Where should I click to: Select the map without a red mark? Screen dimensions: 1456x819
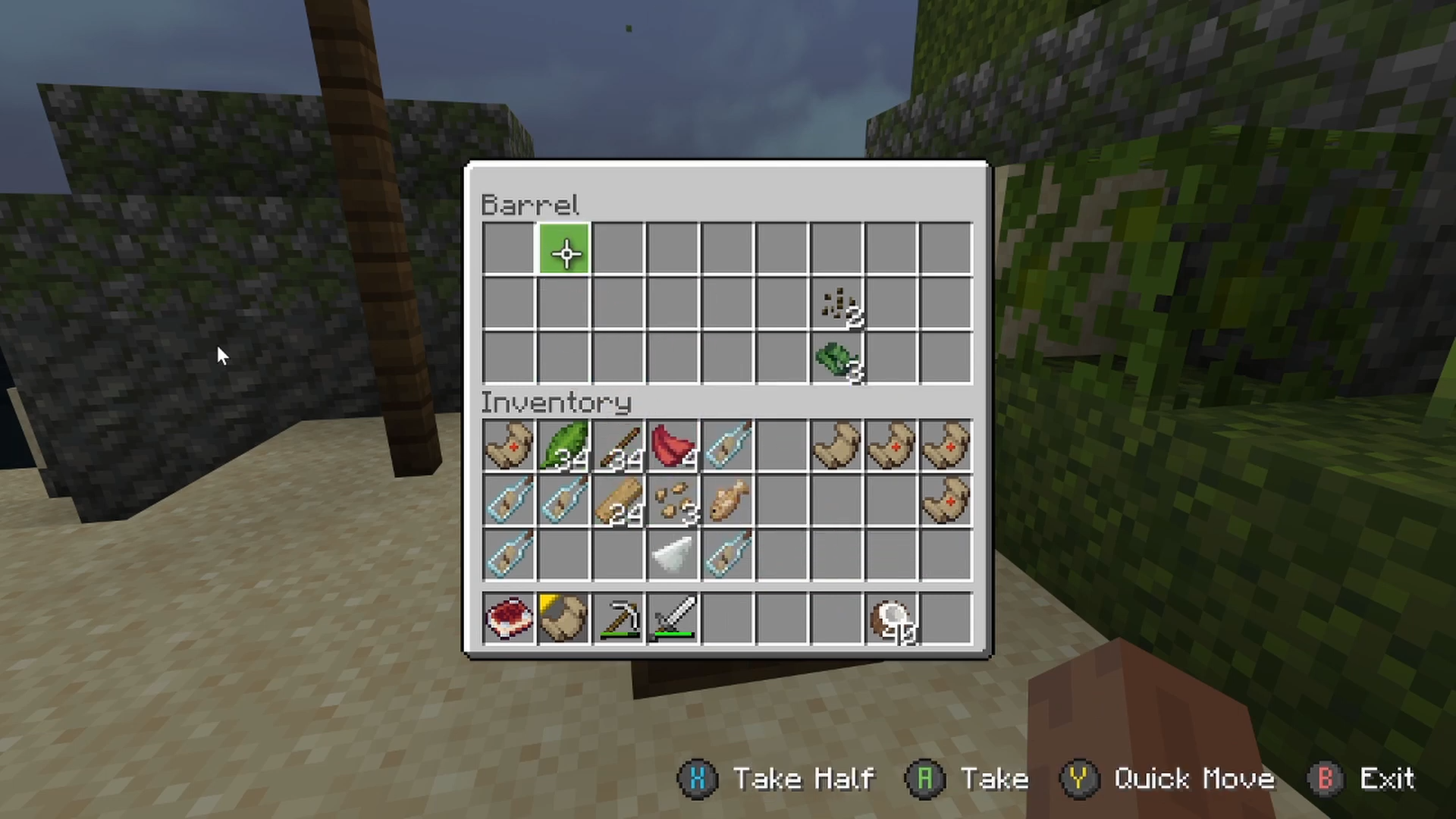point(836,446)
